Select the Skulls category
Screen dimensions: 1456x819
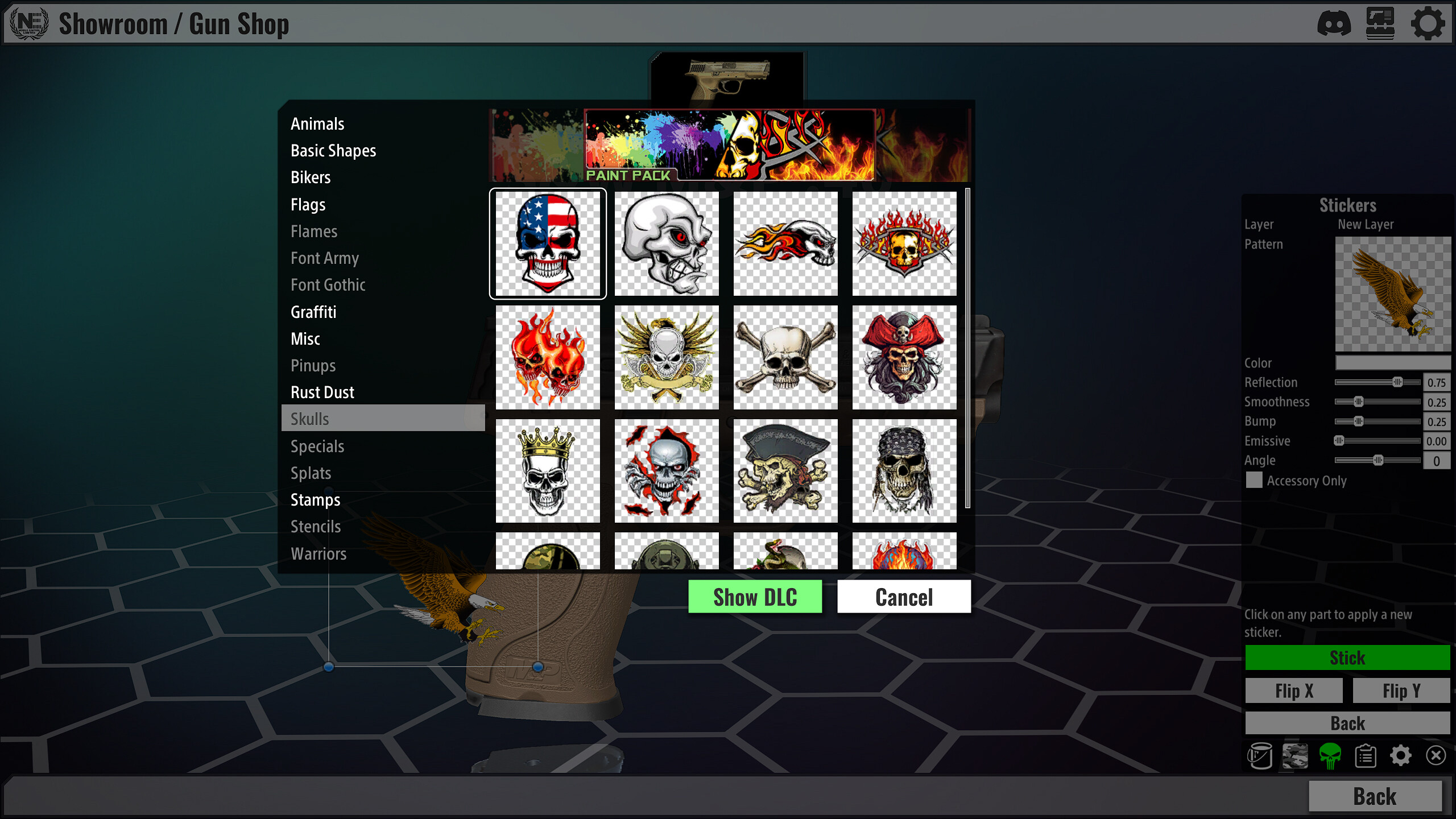click(311, 419)
